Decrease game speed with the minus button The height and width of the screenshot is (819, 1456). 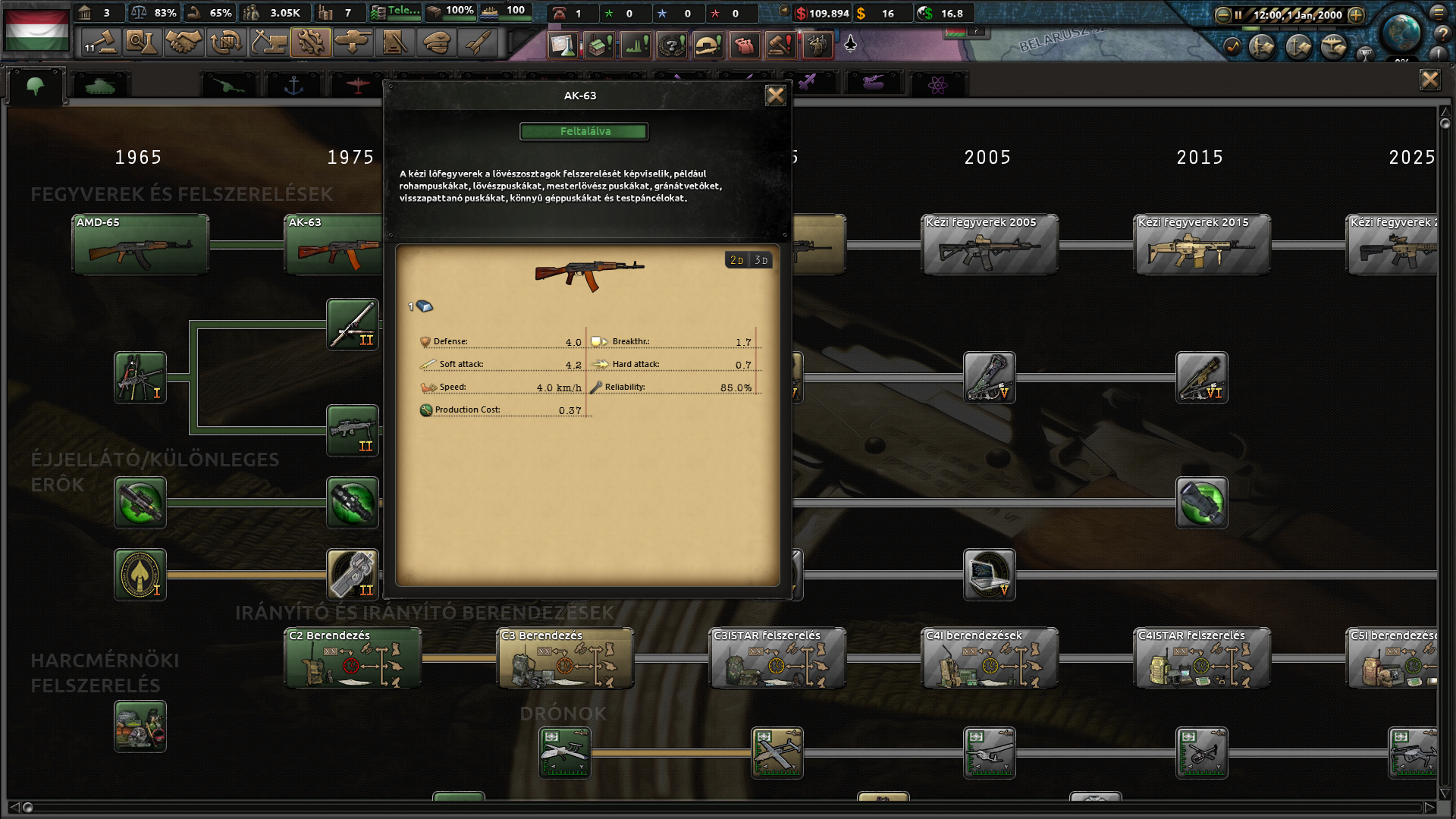coord(1222,14)
